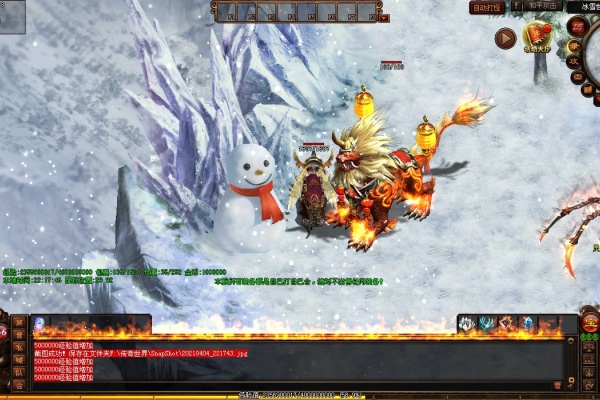Activate the white lotus skill icon
The image size is (600, 400).
point(465,323)
